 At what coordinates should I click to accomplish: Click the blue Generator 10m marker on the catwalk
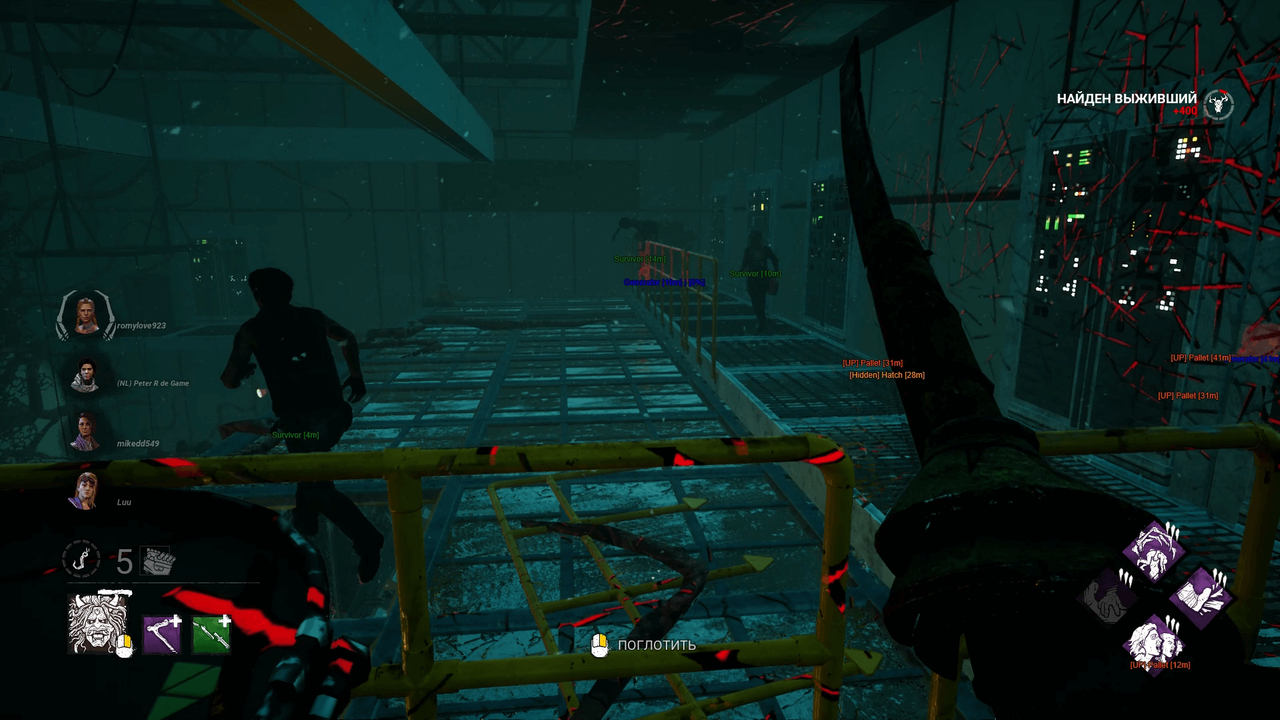pos(666,282)
